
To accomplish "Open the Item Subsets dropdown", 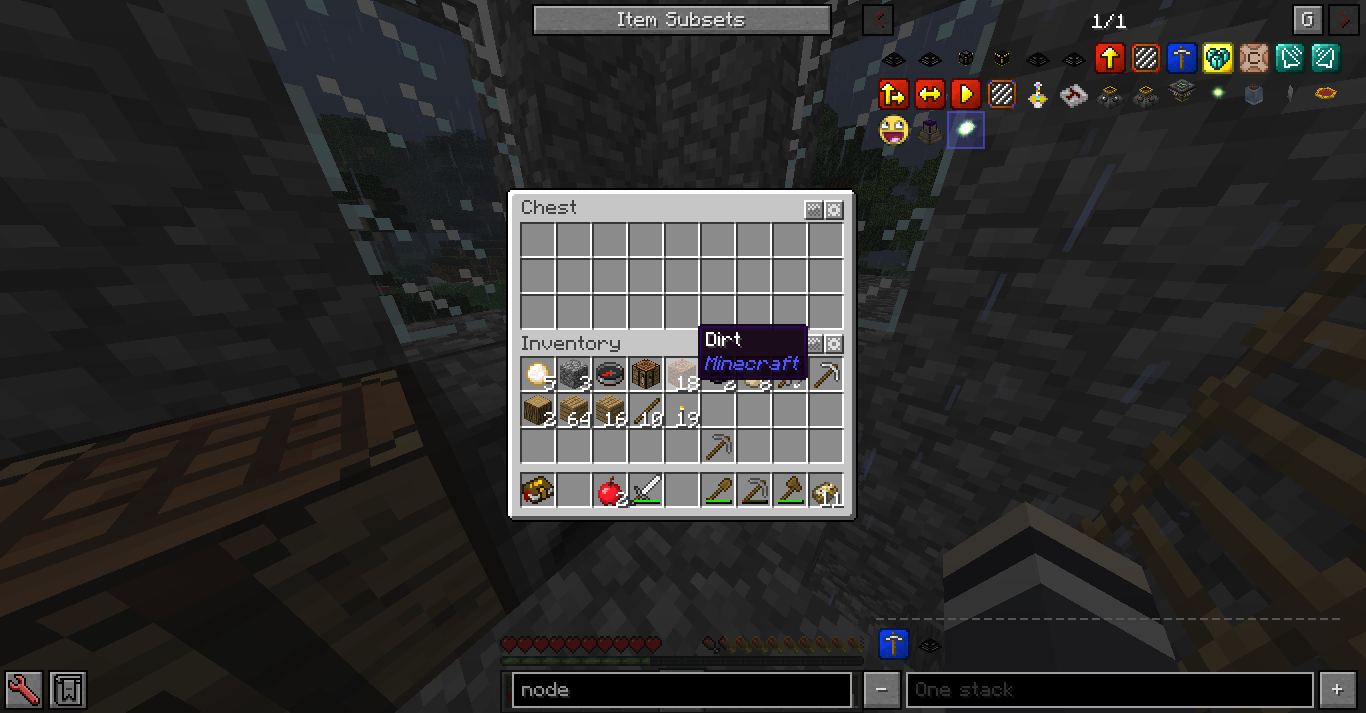I will point(681,20).
